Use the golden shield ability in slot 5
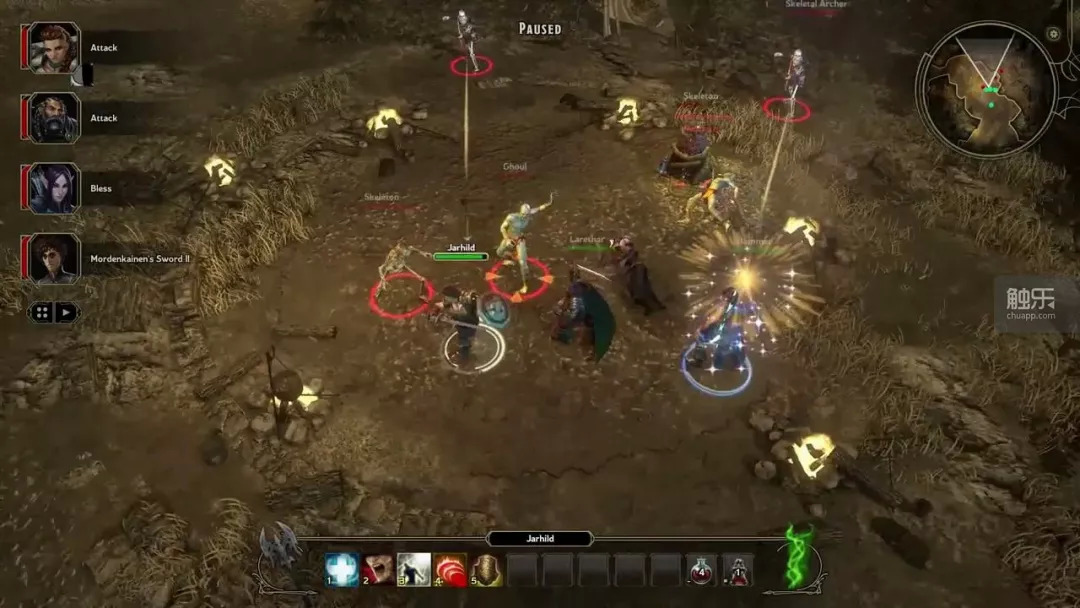 click(x=487, y=570)
